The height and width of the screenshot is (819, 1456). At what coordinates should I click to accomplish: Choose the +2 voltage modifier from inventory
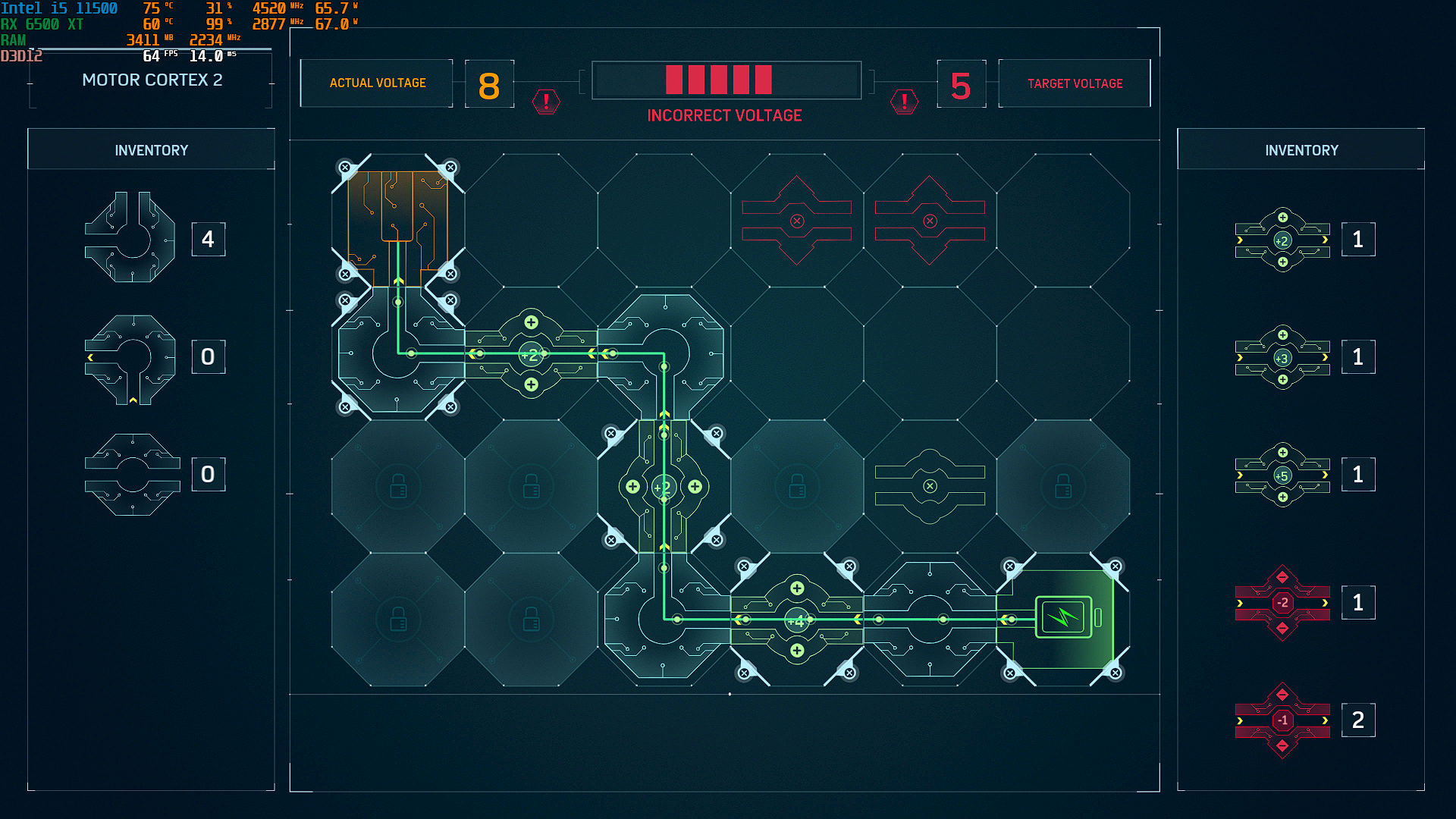tap(1282, 240)
